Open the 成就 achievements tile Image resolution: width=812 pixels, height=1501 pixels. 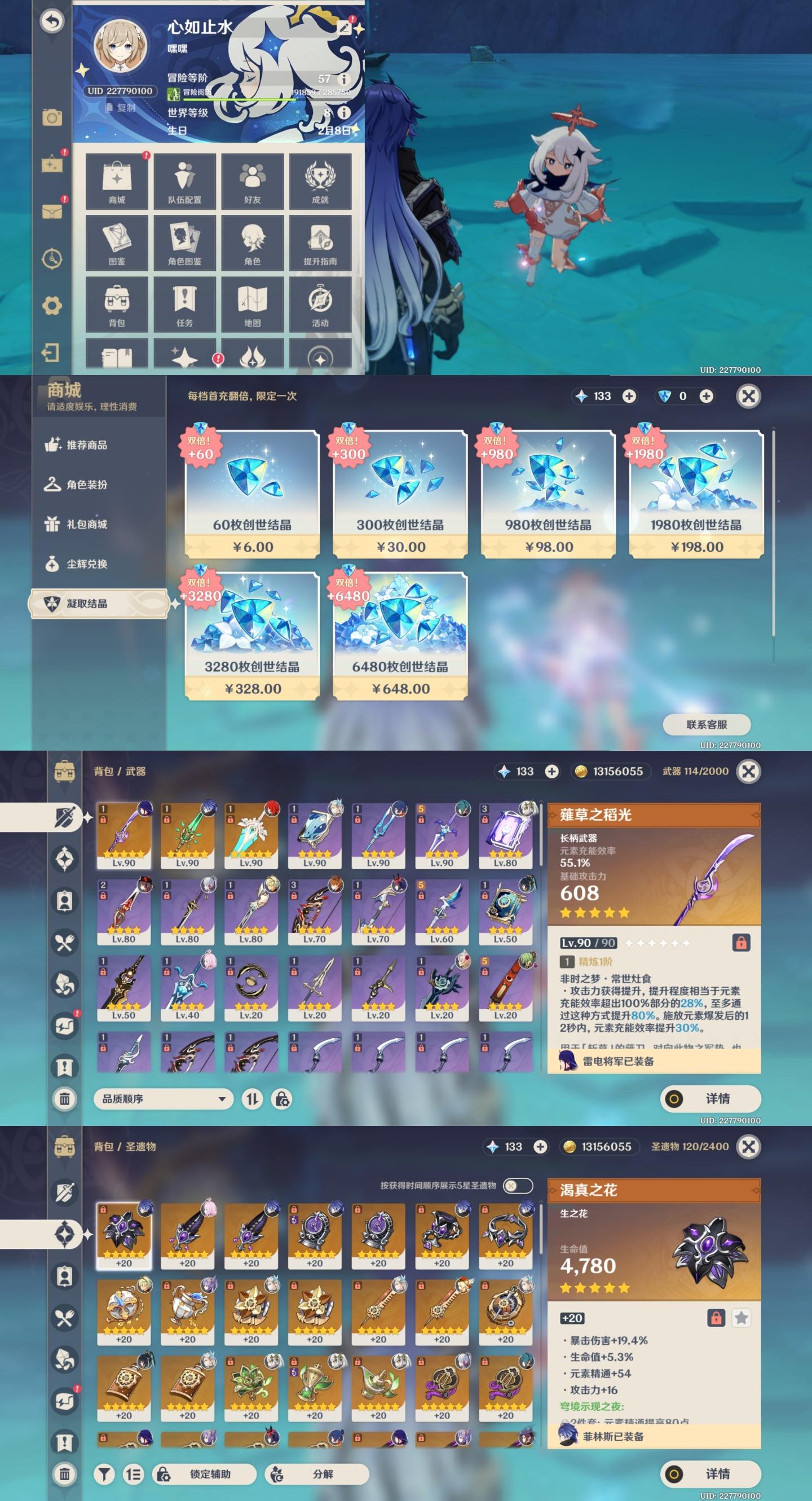[320, 181]
